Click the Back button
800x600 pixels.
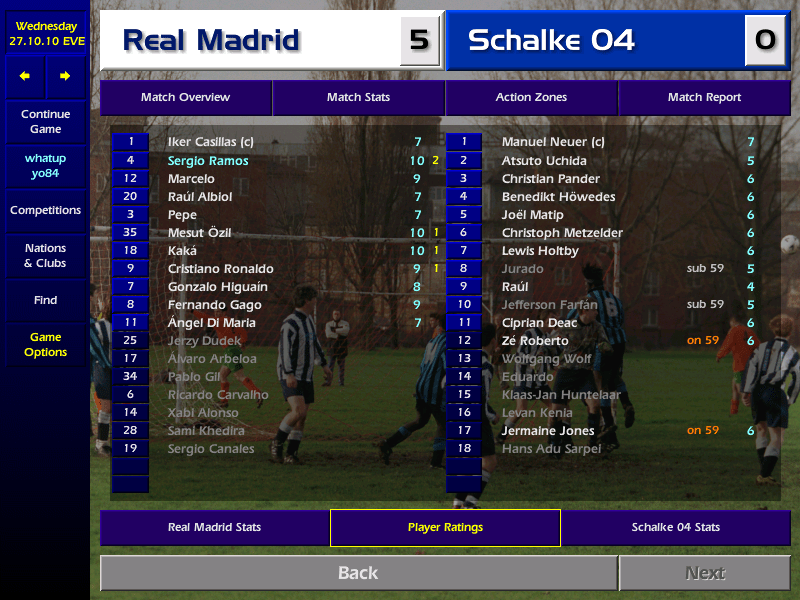(x=358, y=573)
